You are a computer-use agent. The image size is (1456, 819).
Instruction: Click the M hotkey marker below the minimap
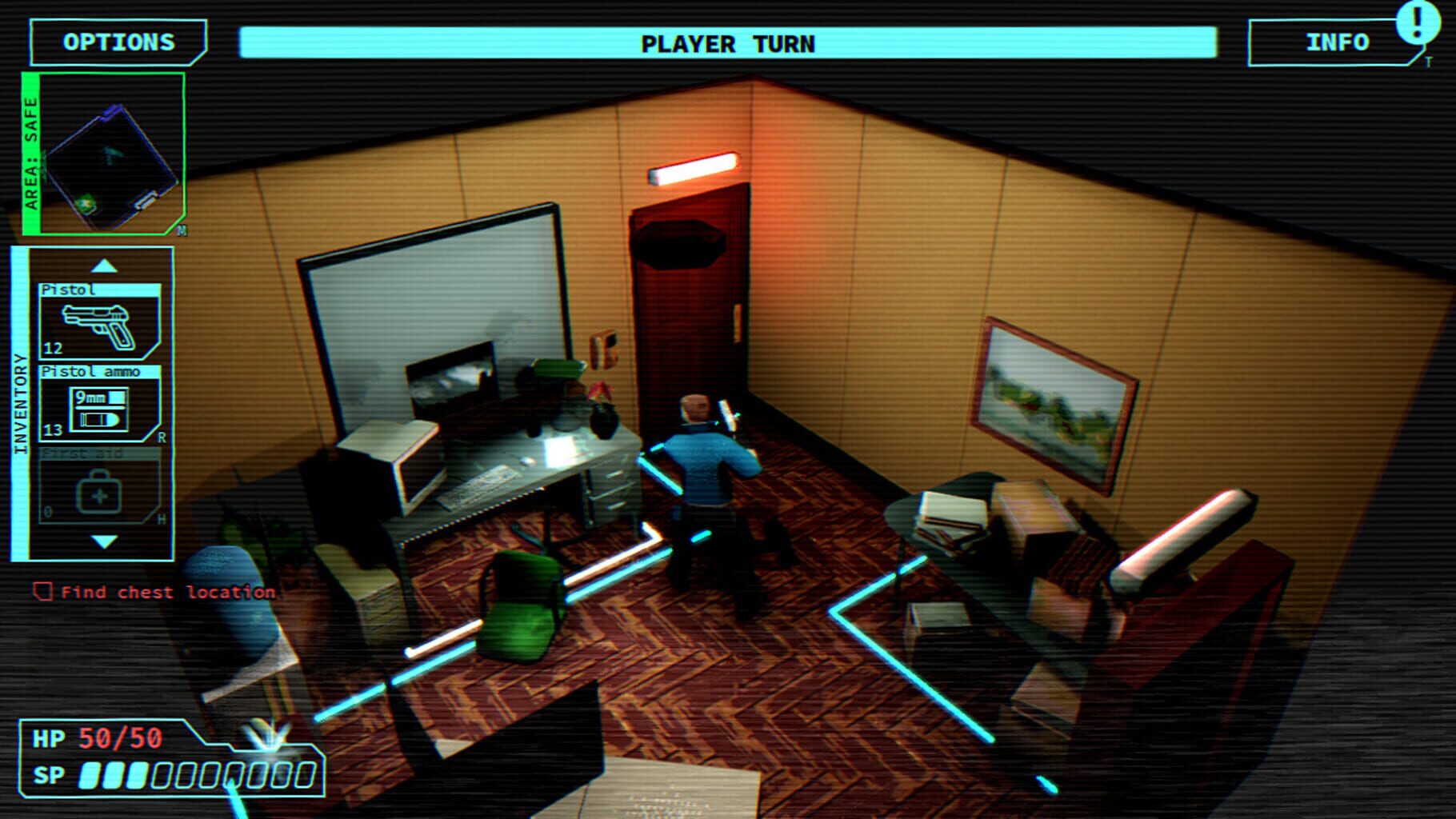point(182,230)
